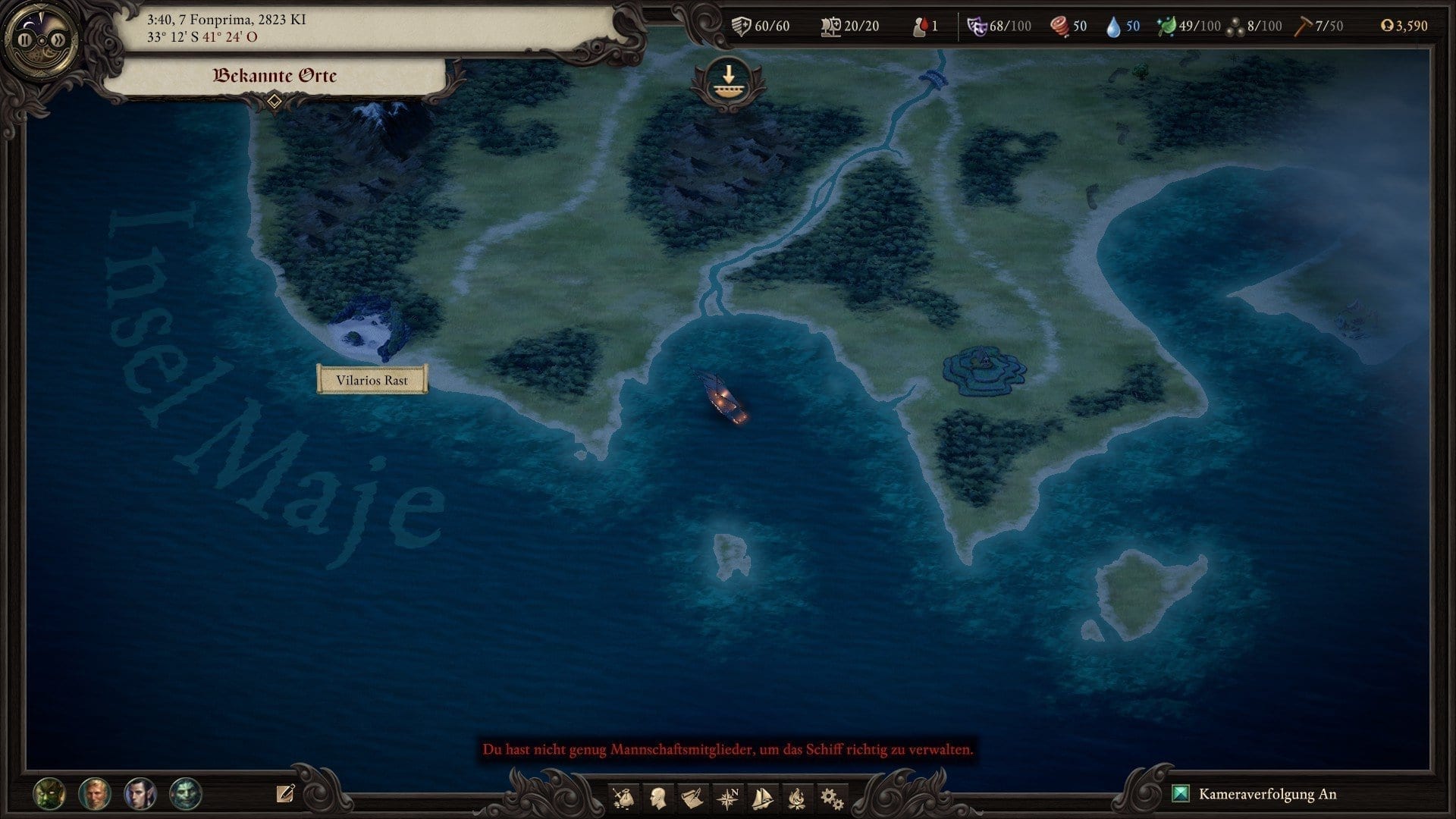
Task: Pause the game clock
Action: coord(25,39)
